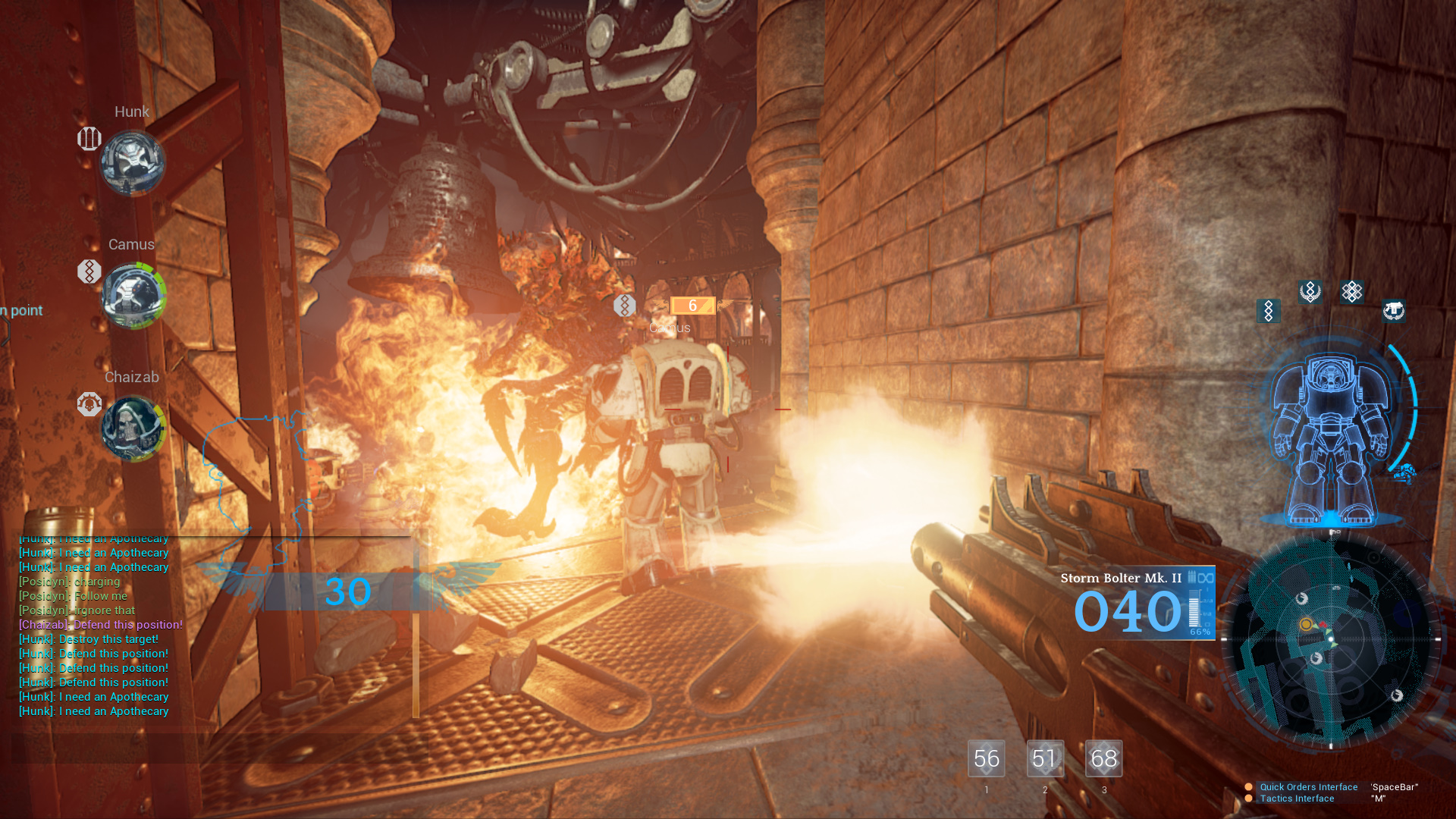Choose the diamond cluster perk icon

point(1351,292)
